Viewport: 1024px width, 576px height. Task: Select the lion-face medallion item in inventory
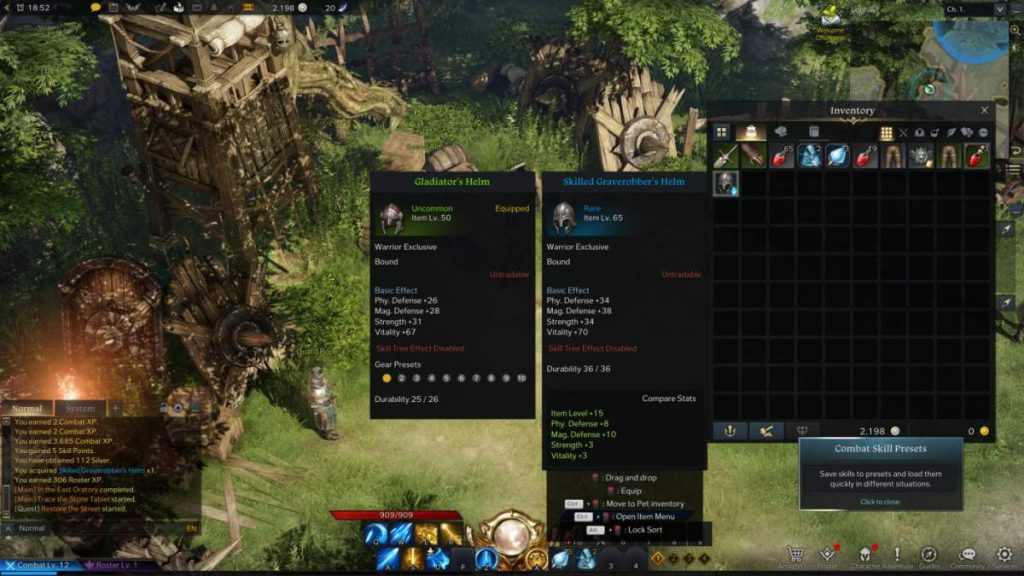(920, 156)
